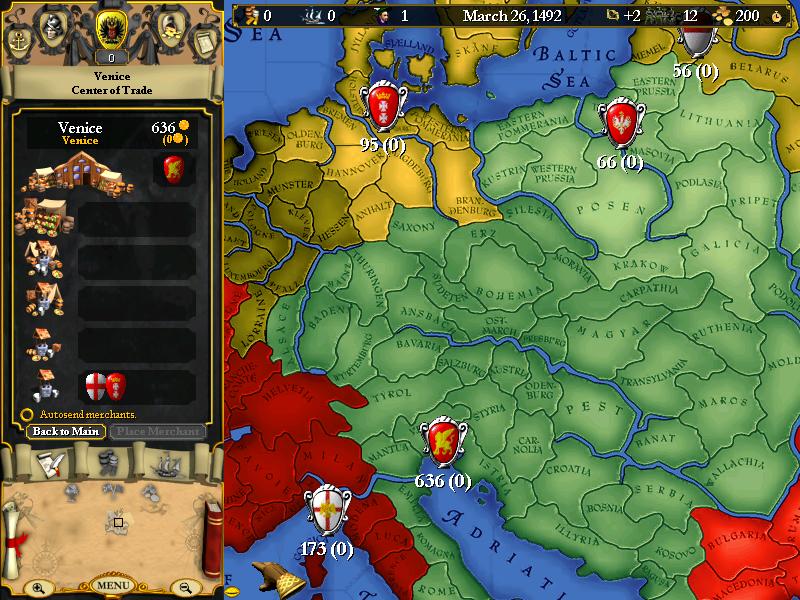The height and width of the screenshot is (600, 800).
Task: Select the trade center shield showing 173
Action: point(328,511)
